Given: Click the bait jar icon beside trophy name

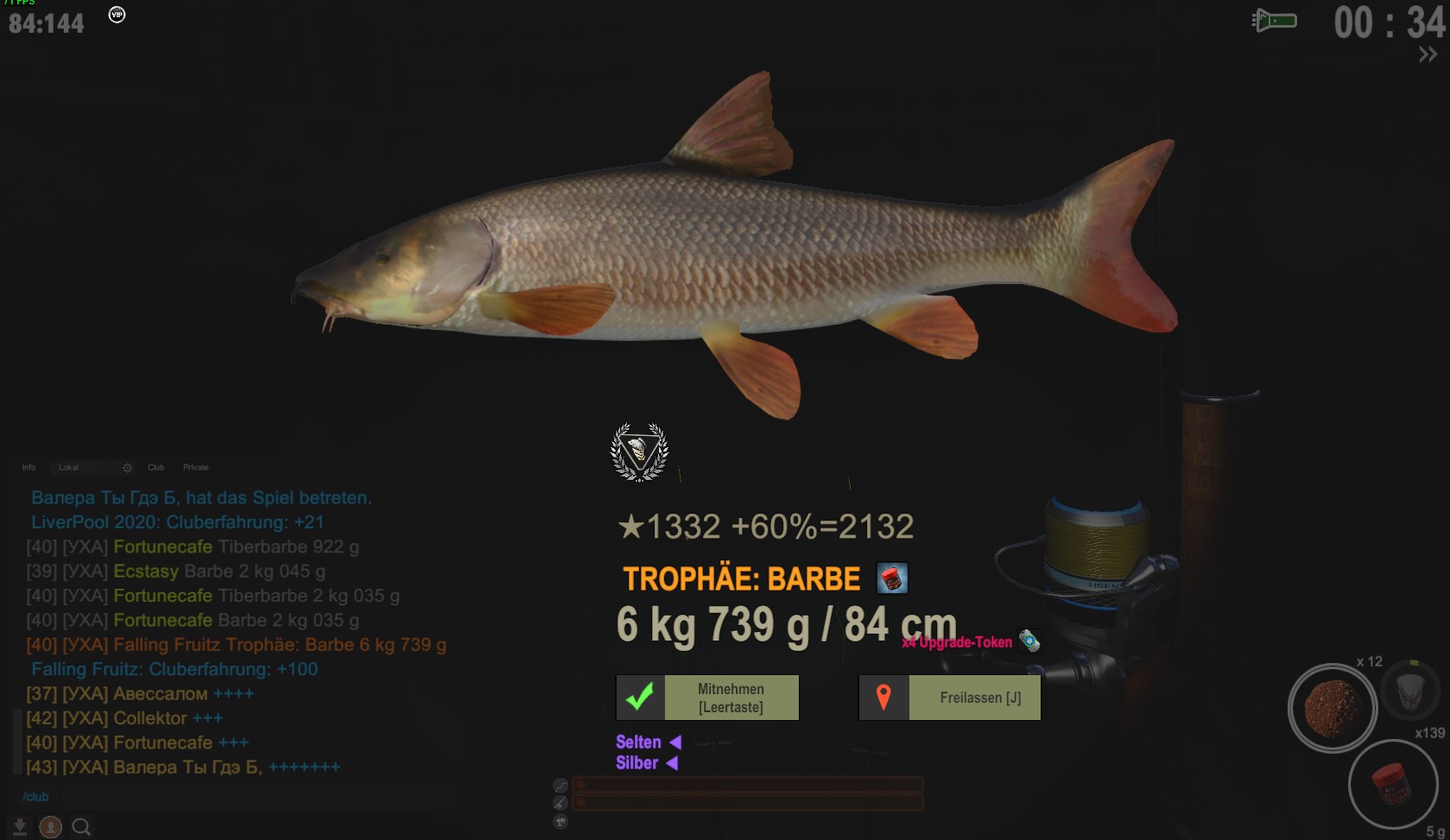Looking at the screenshot, I should [x=892, y=578].
